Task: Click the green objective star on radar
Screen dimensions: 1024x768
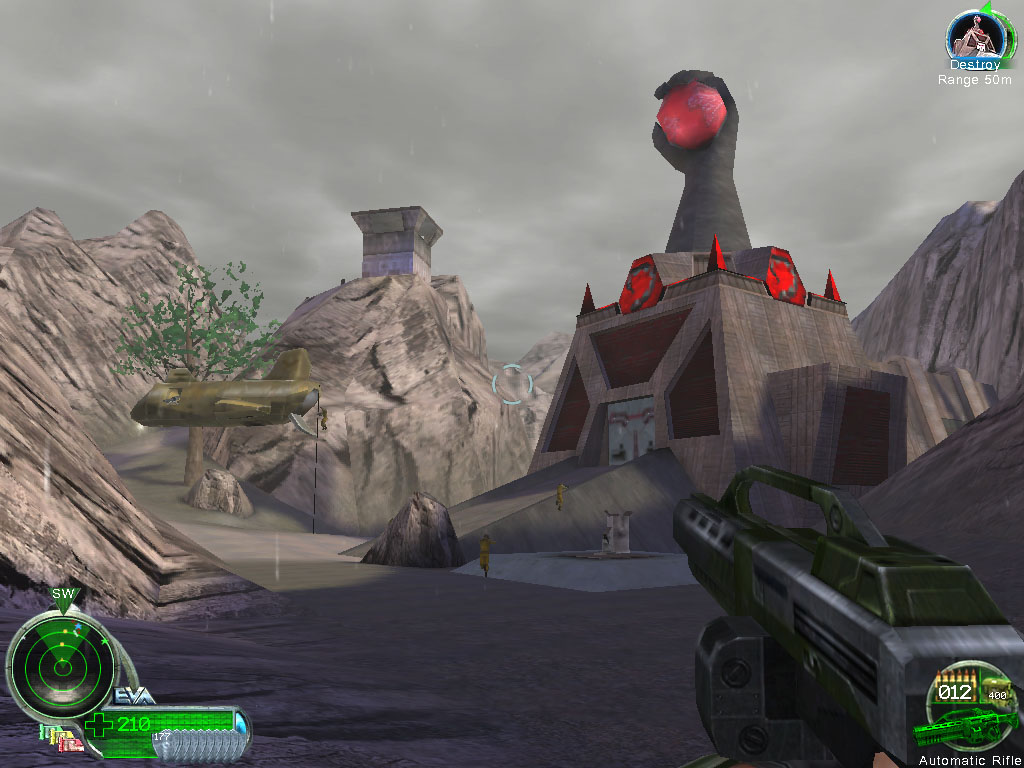Action: (x=104, y=641)
